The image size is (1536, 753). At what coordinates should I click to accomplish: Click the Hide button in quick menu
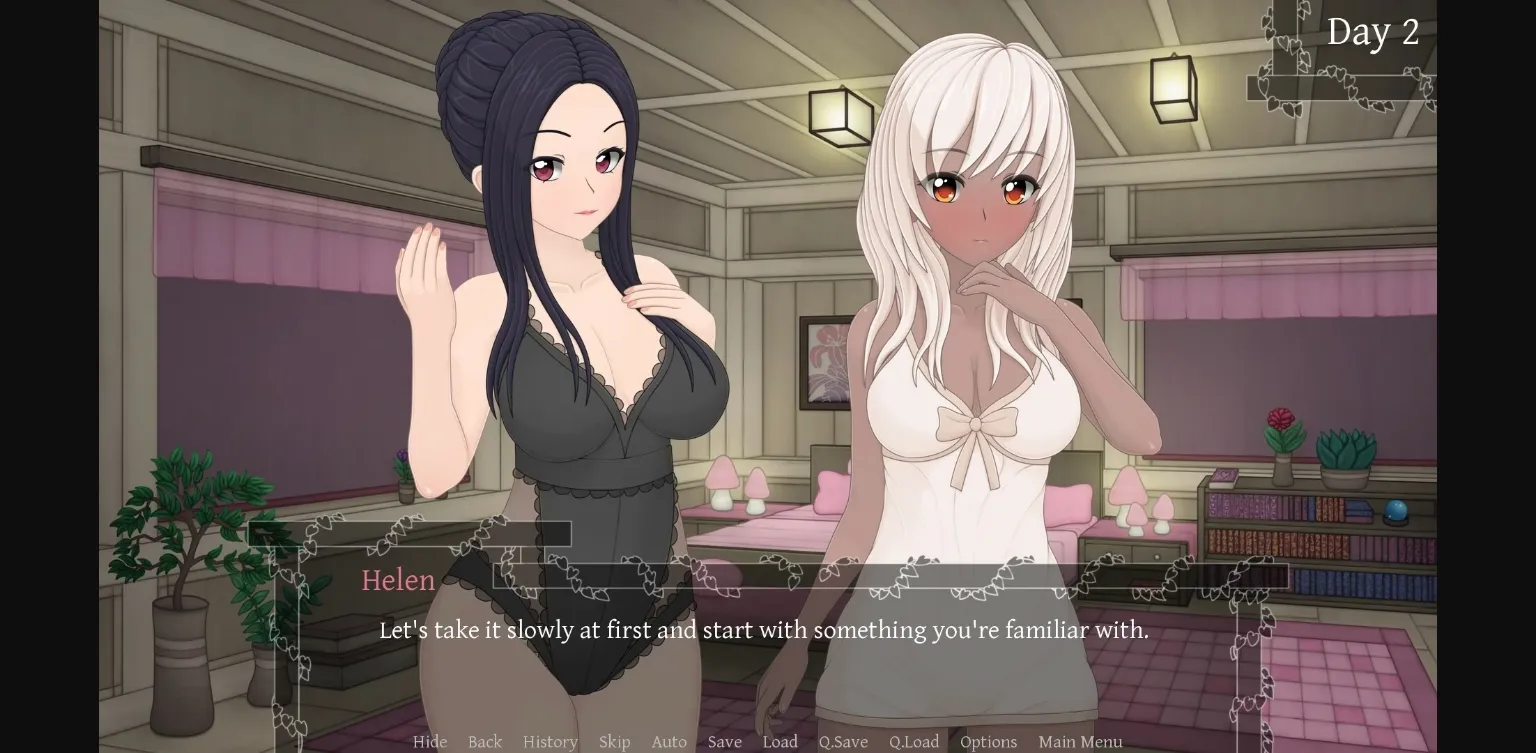pyautogui.click(x=430, y=742)
